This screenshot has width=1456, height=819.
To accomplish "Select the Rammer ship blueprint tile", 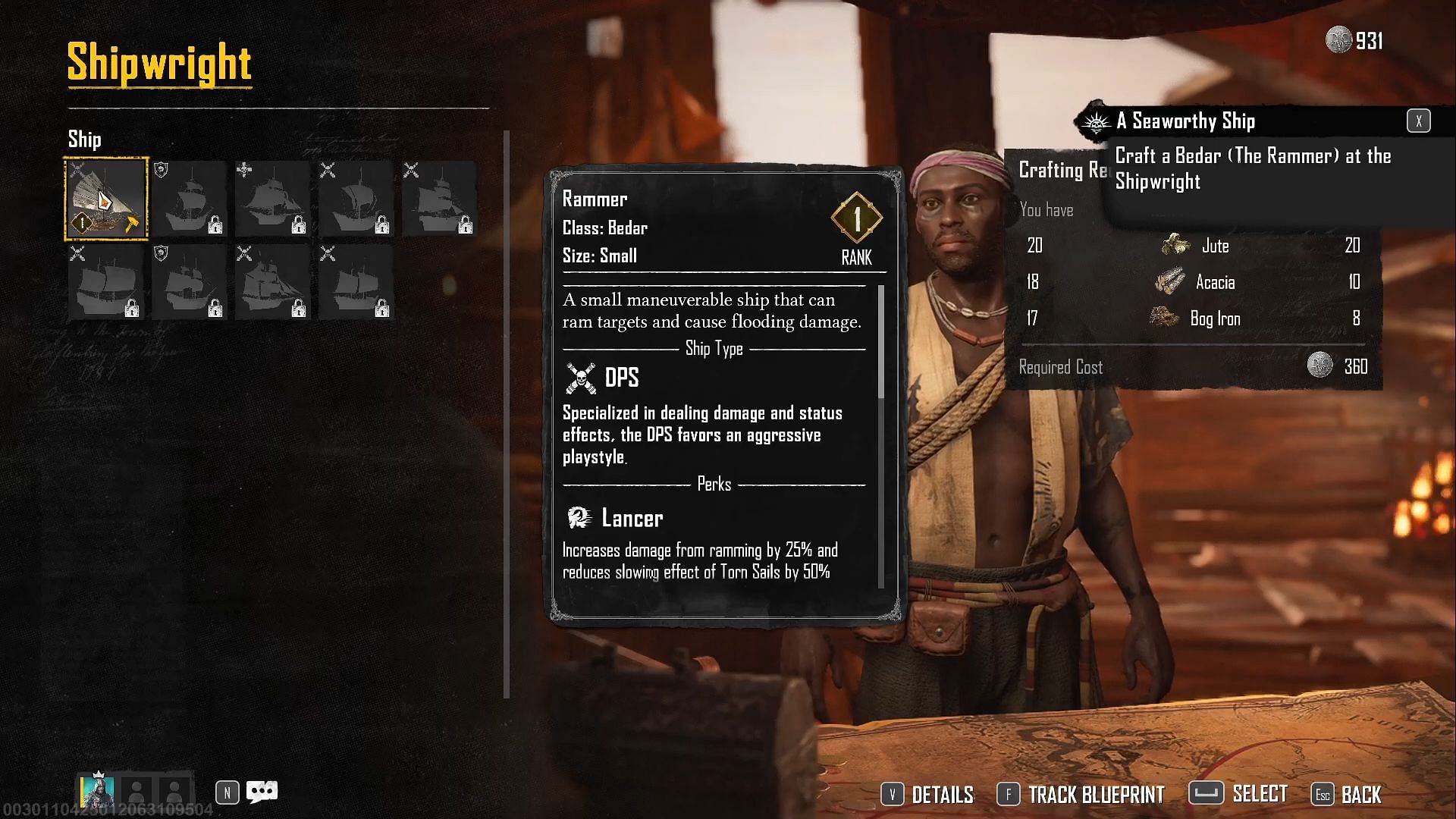I will click(x=106, y=199).
